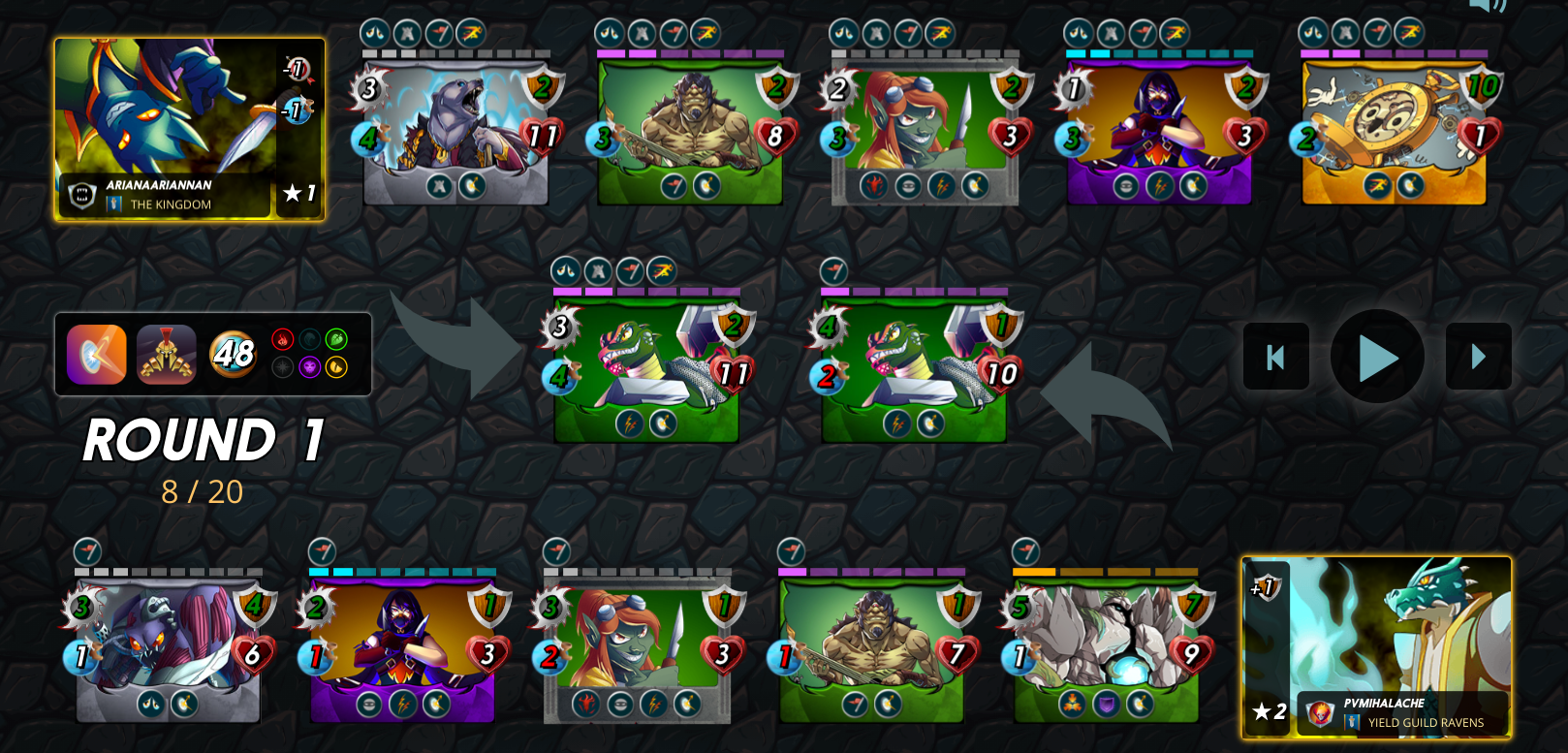The image size is (1568, 753).
Task: Click the ARIANAARIANNAN player name
Action: [158, 186]
